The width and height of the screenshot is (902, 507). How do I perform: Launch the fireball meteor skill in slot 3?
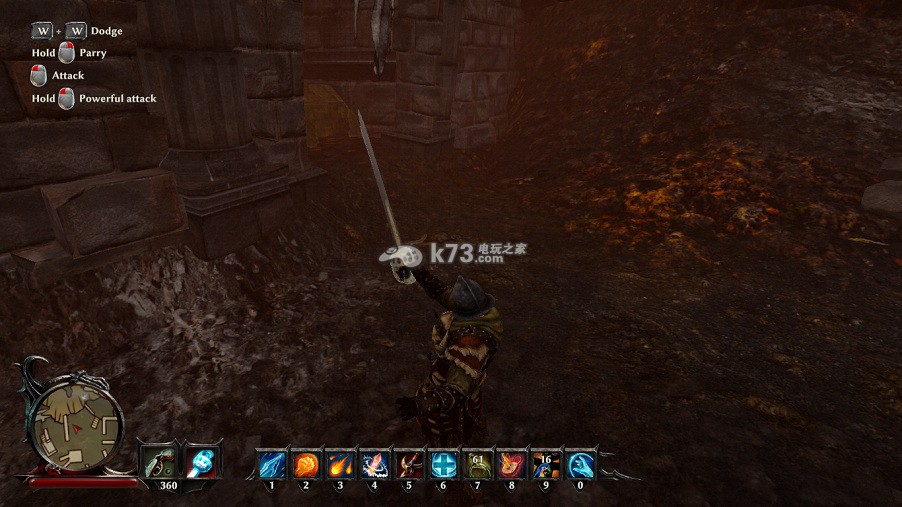tap(340, 465)
